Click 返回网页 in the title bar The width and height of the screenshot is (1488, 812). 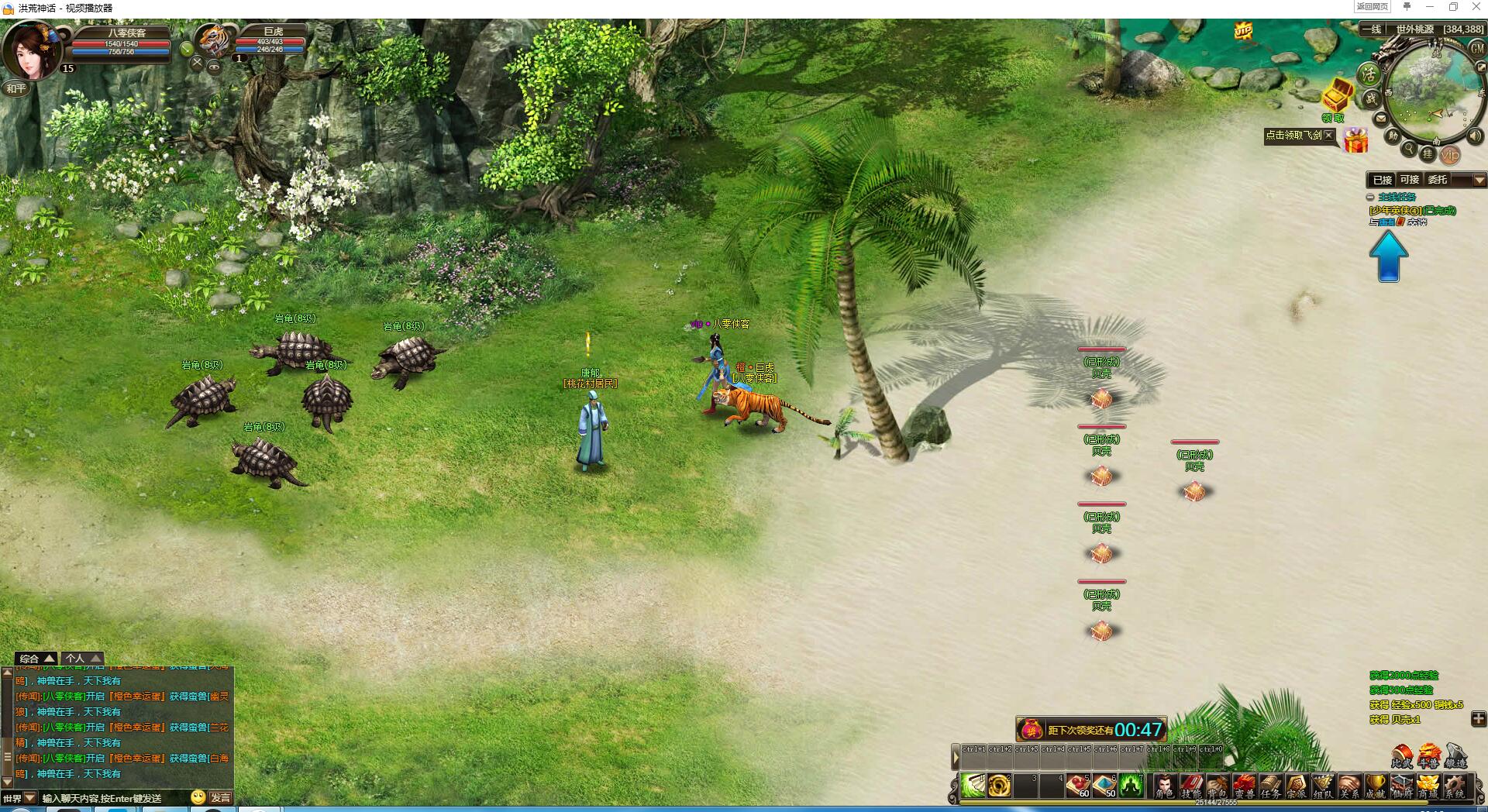coord(1372,7)
